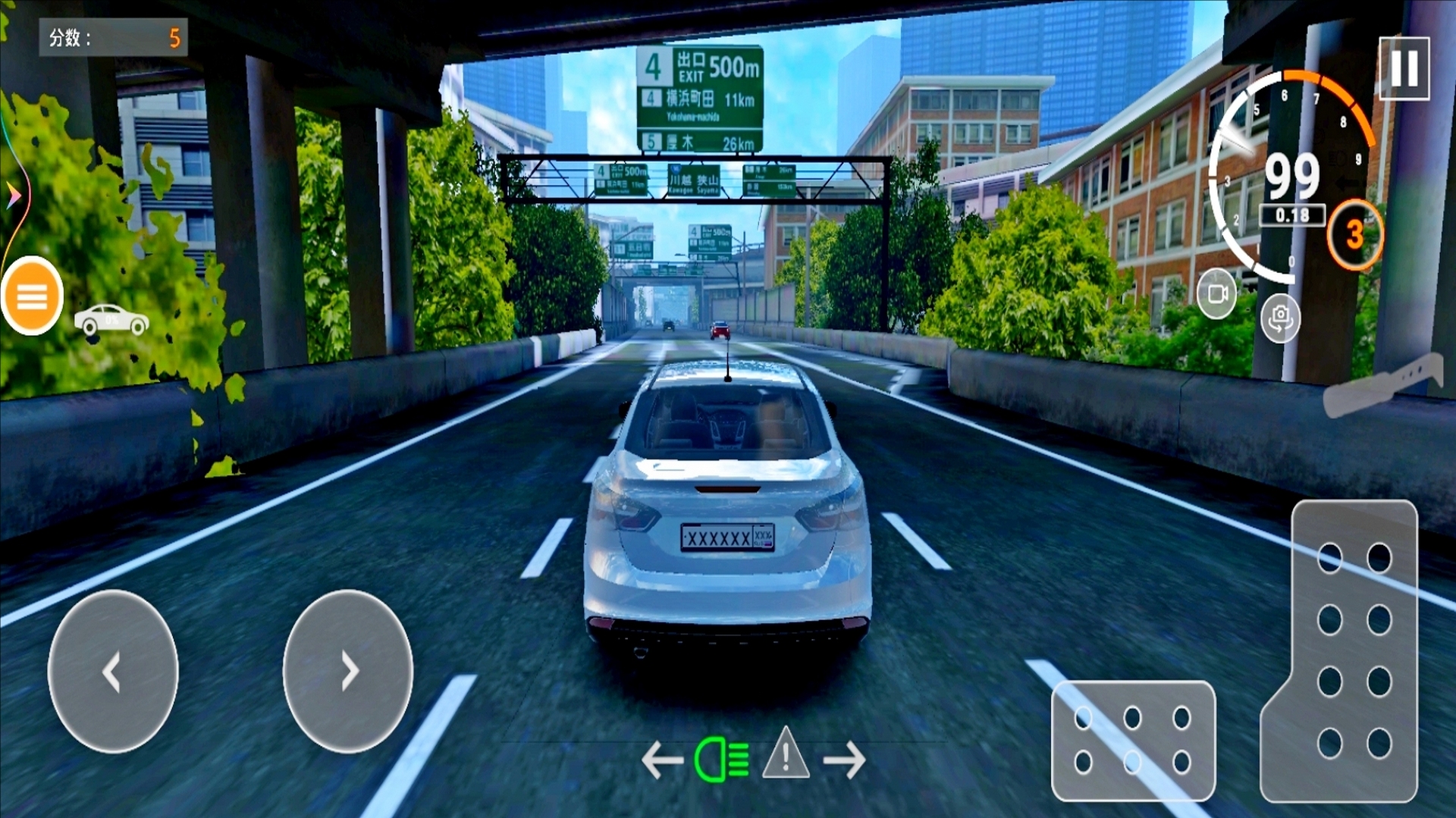Steer right with the right arrow pad

(x=348, y=671)
